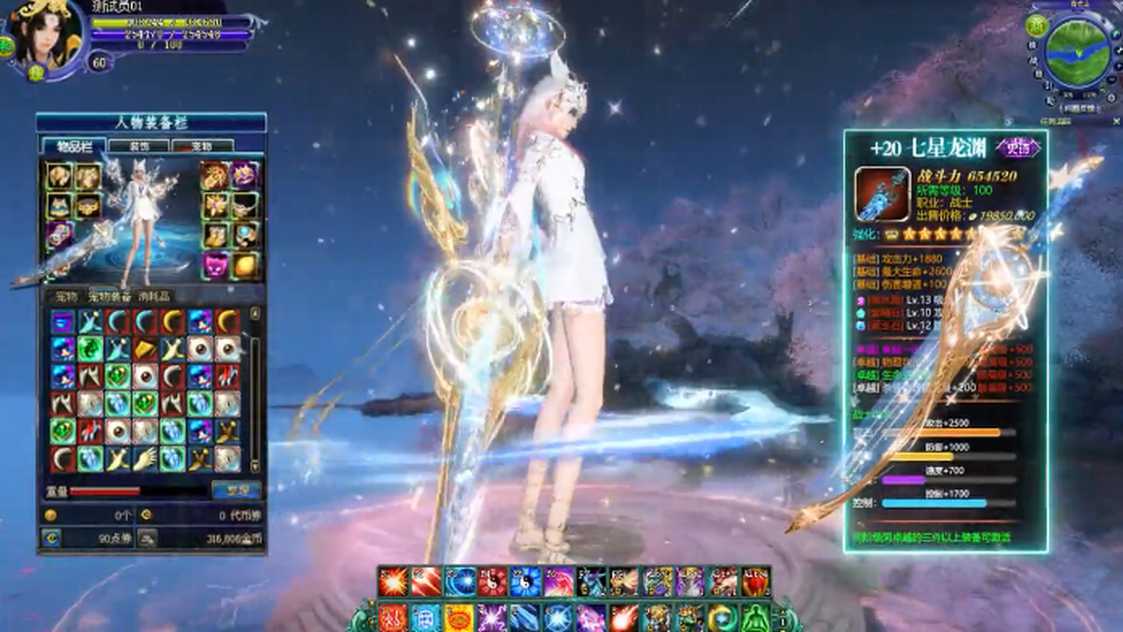1123x632 pixels.
Task: Switch to the 宠物装备 inventory sub-tab
Action: 109,297
